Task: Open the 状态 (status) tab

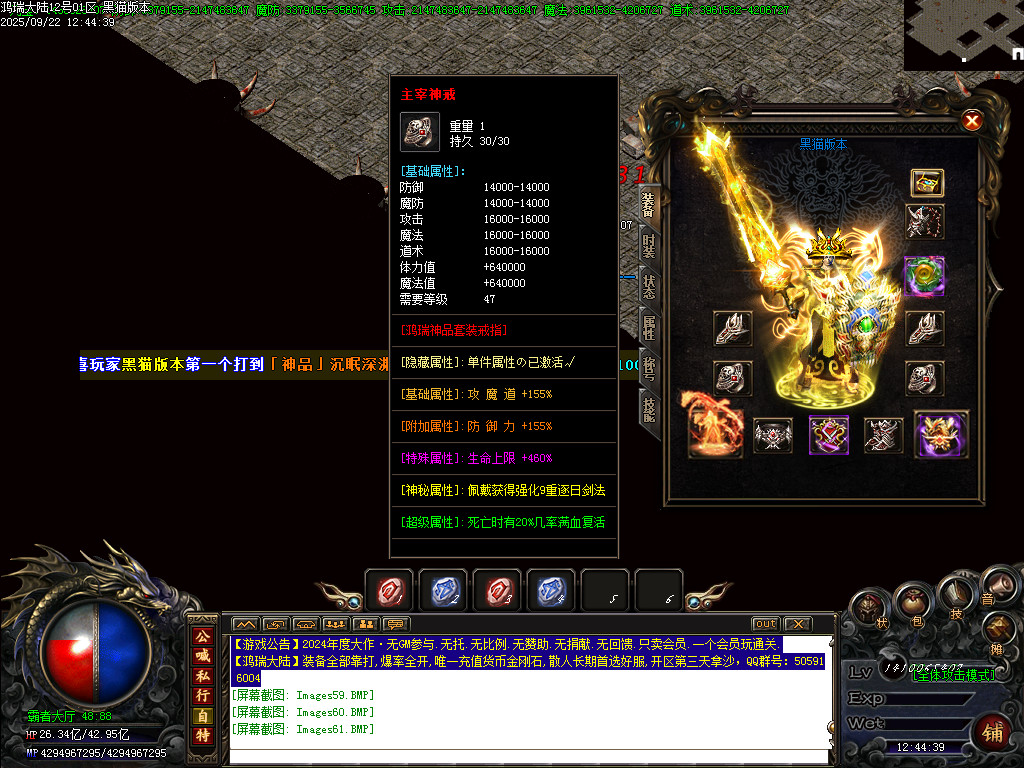Action: click(x=649, y=287)
